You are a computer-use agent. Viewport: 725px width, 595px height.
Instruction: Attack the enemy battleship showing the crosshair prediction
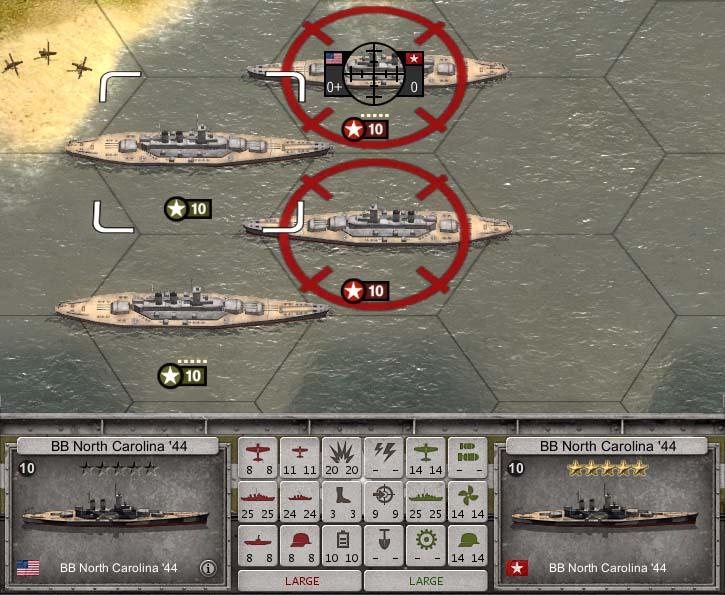pos(376,72)
